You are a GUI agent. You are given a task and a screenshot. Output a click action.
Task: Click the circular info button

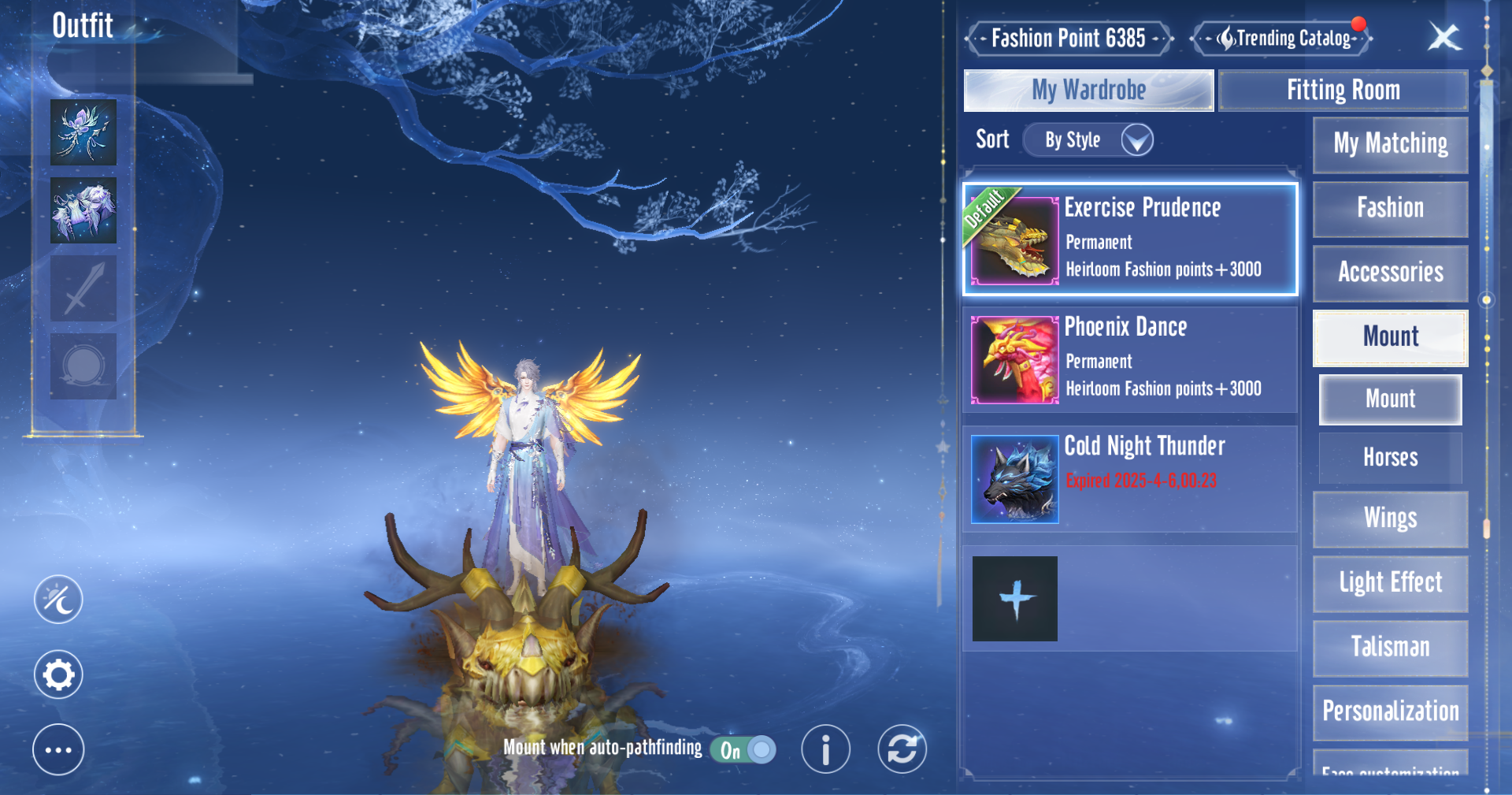pyautogui.click(x=825, y=749)
